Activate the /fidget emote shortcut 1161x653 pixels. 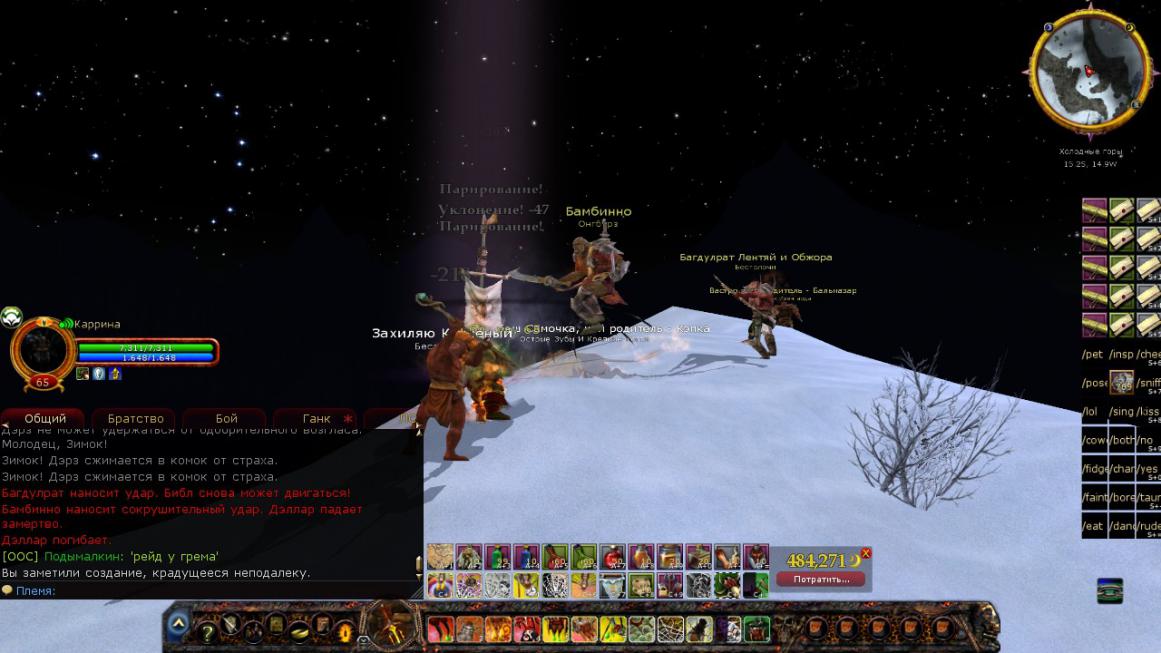1094,469
